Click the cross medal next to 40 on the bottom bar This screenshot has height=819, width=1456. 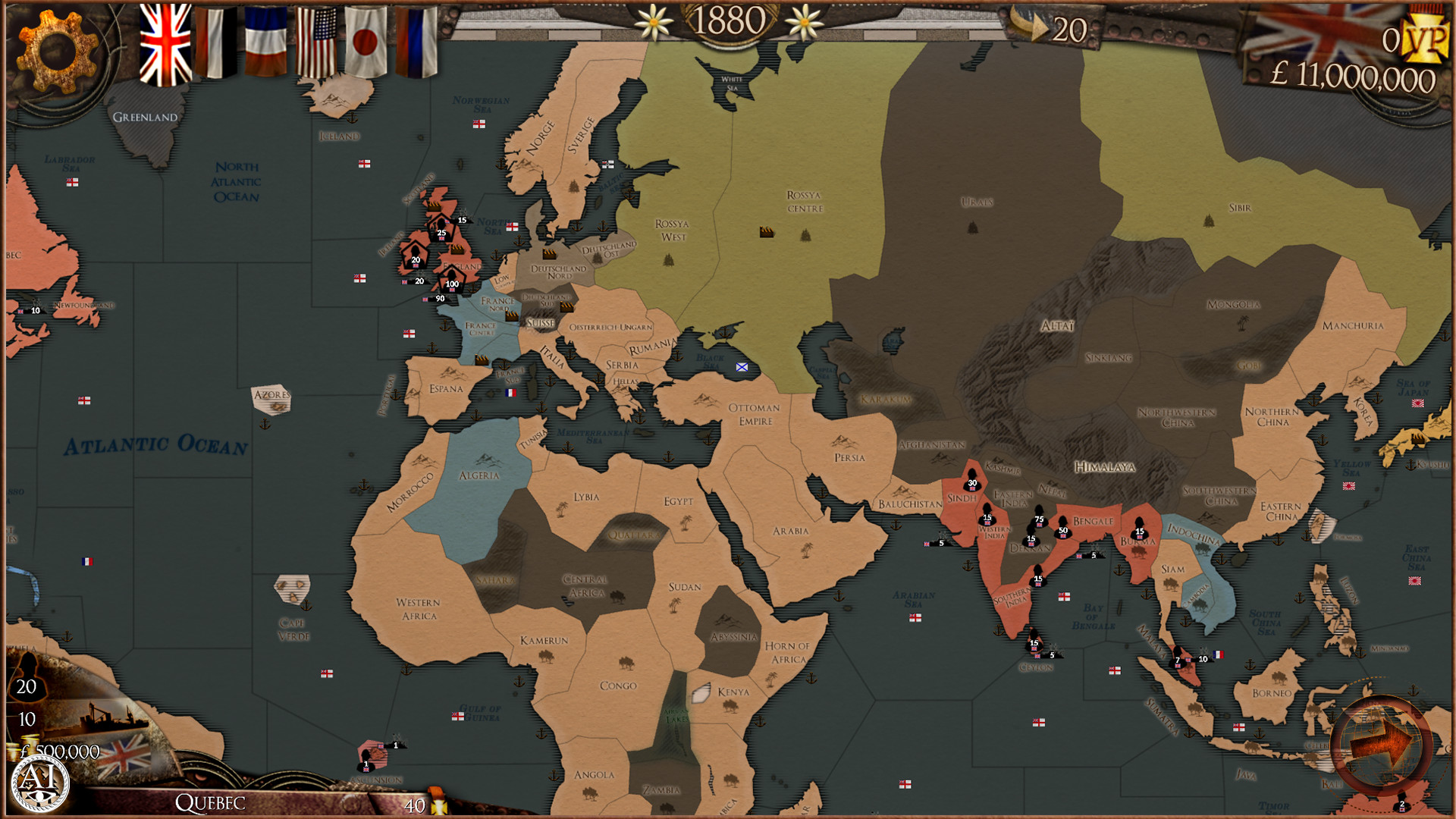[438, 808]
